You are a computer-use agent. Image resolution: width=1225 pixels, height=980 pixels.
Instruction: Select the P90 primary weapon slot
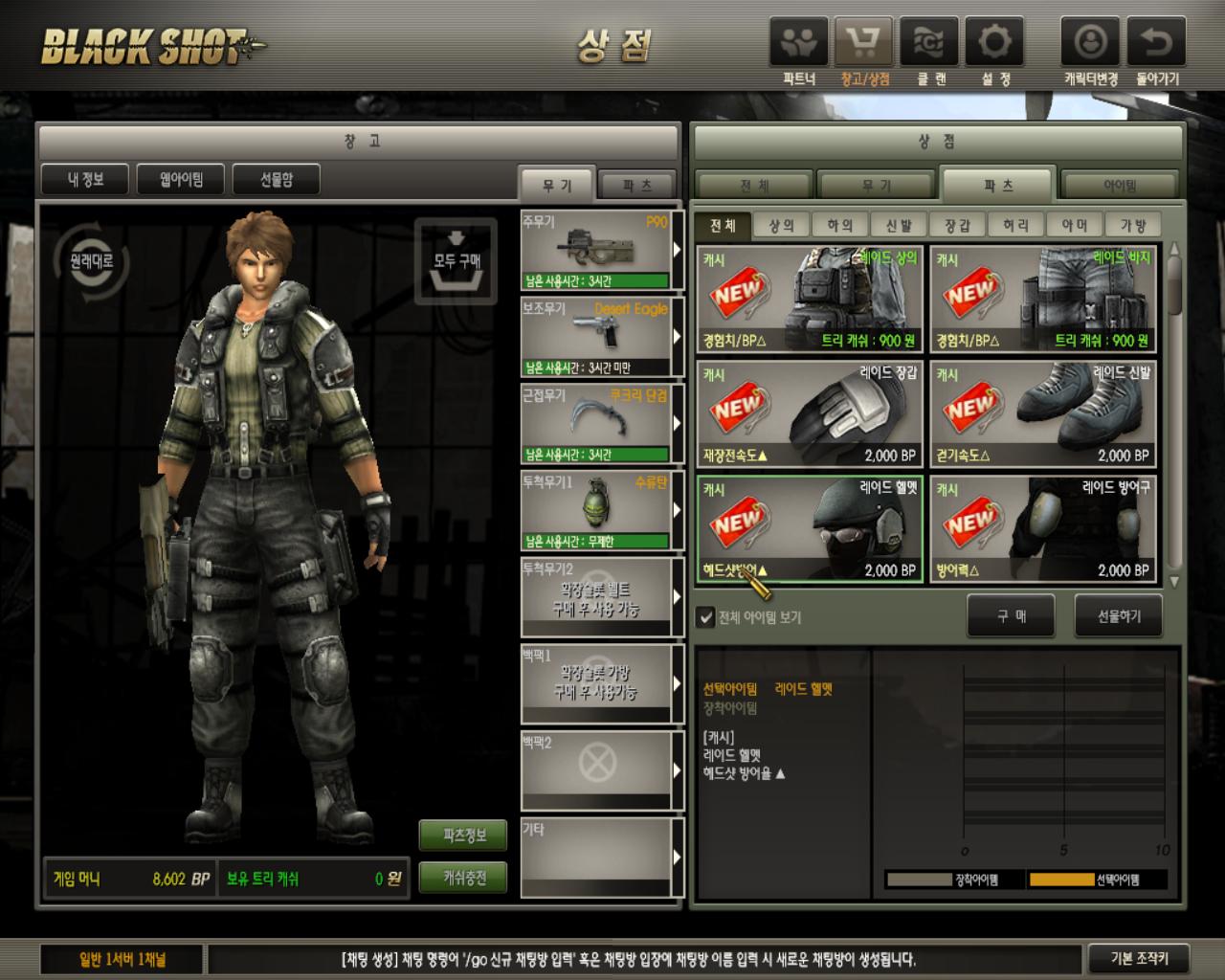(x=595, y=251)
